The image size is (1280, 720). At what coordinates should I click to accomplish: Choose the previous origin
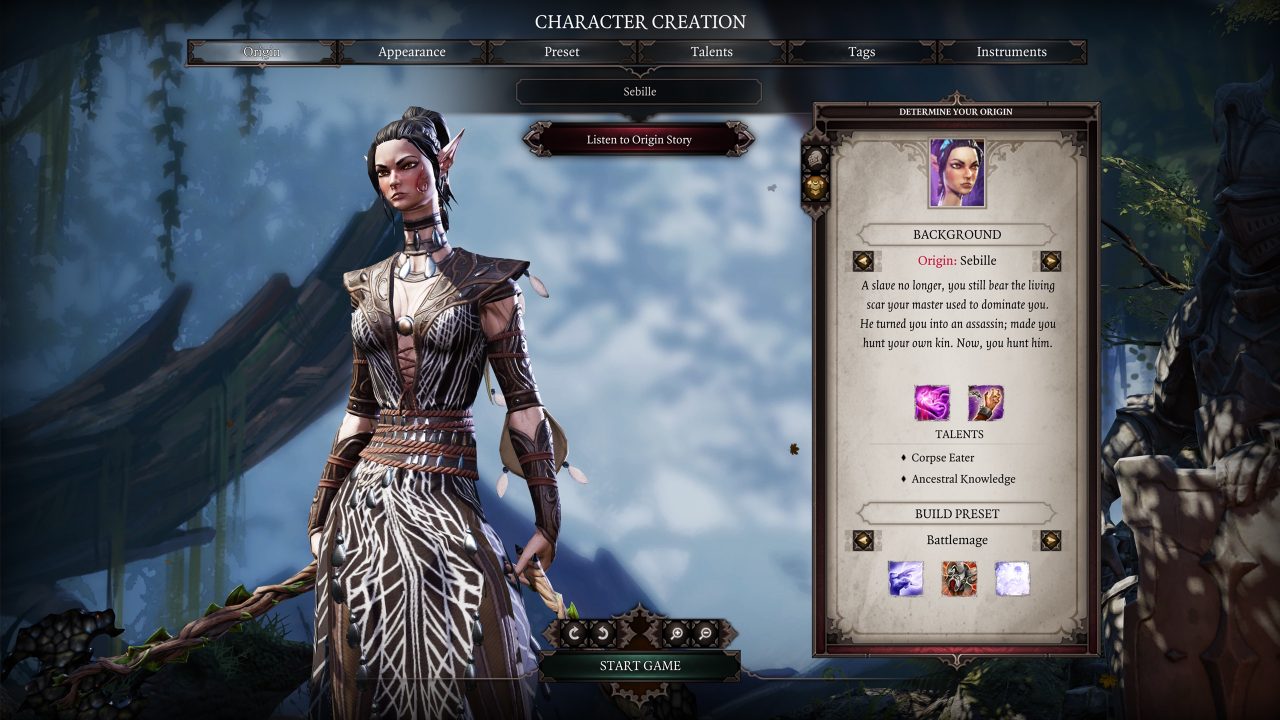coord(863,261)
